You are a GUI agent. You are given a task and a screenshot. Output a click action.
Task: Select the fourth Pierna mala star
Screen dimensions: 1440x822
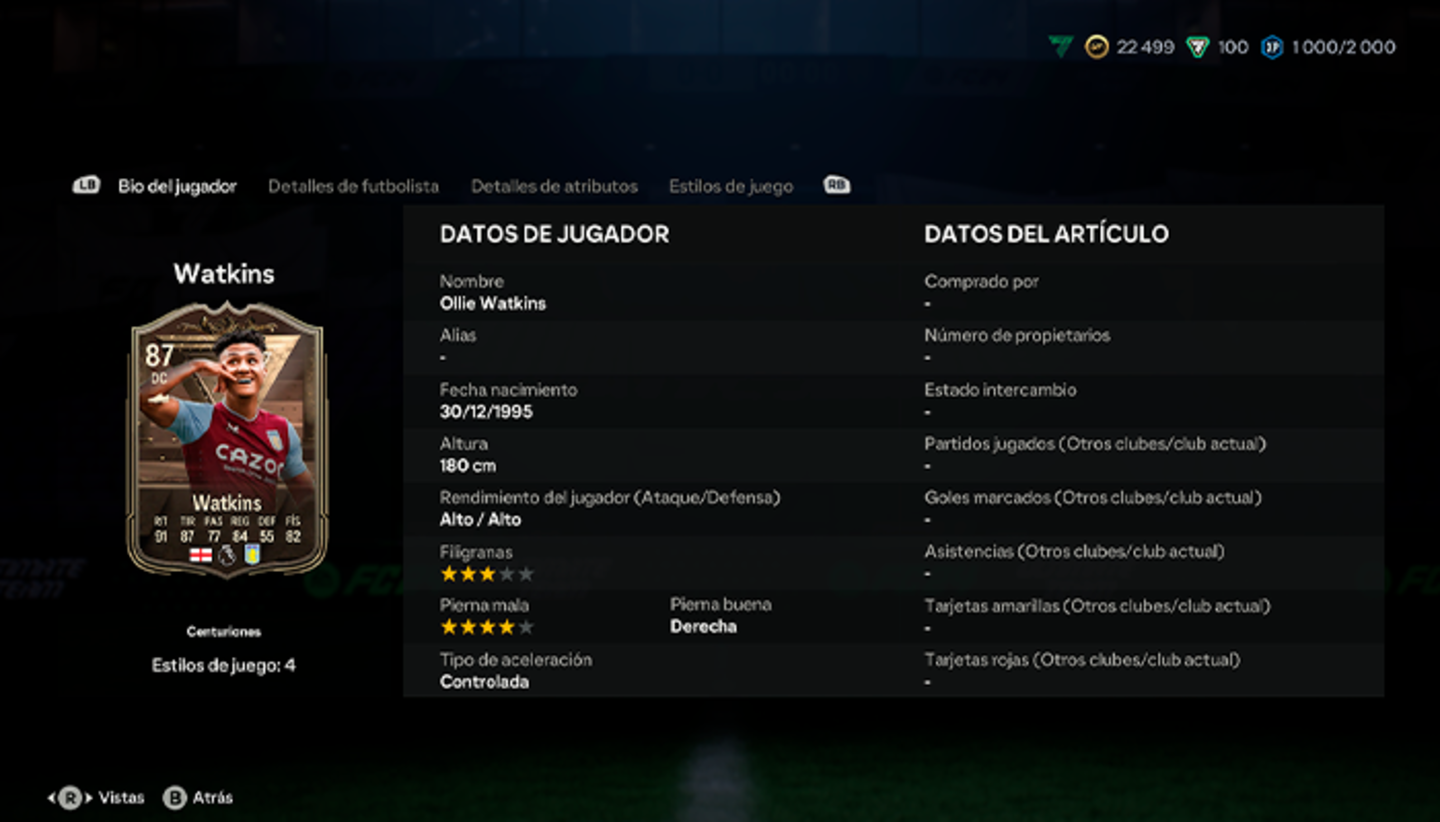coord(508,626)
